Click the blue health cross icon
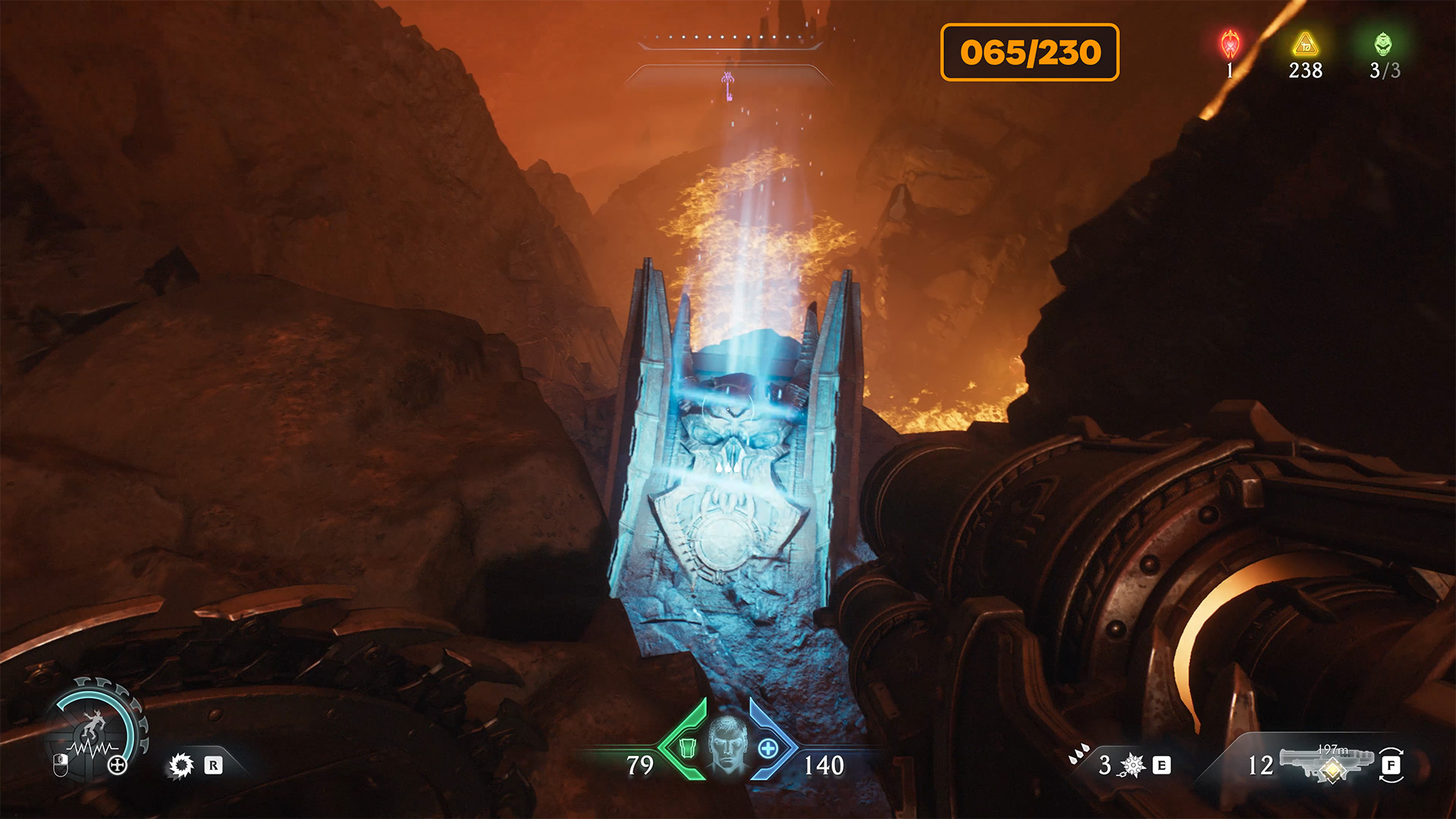Image resolution: width=1456 pixels, height=819 pixels. point(768,748)
